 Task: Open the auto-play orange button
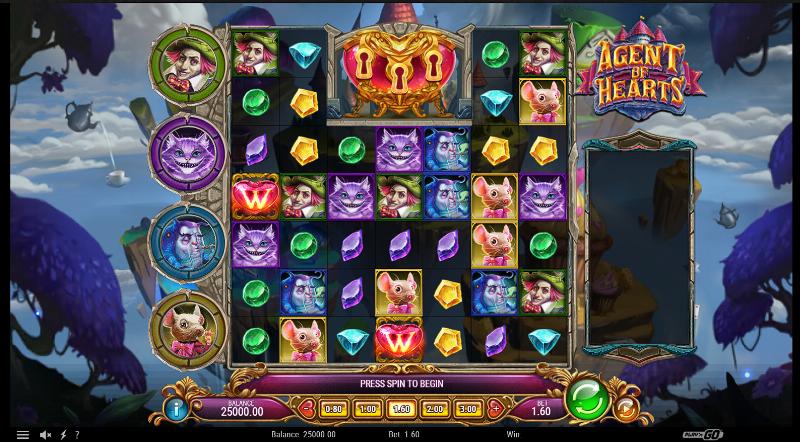[x=626, y=407]
